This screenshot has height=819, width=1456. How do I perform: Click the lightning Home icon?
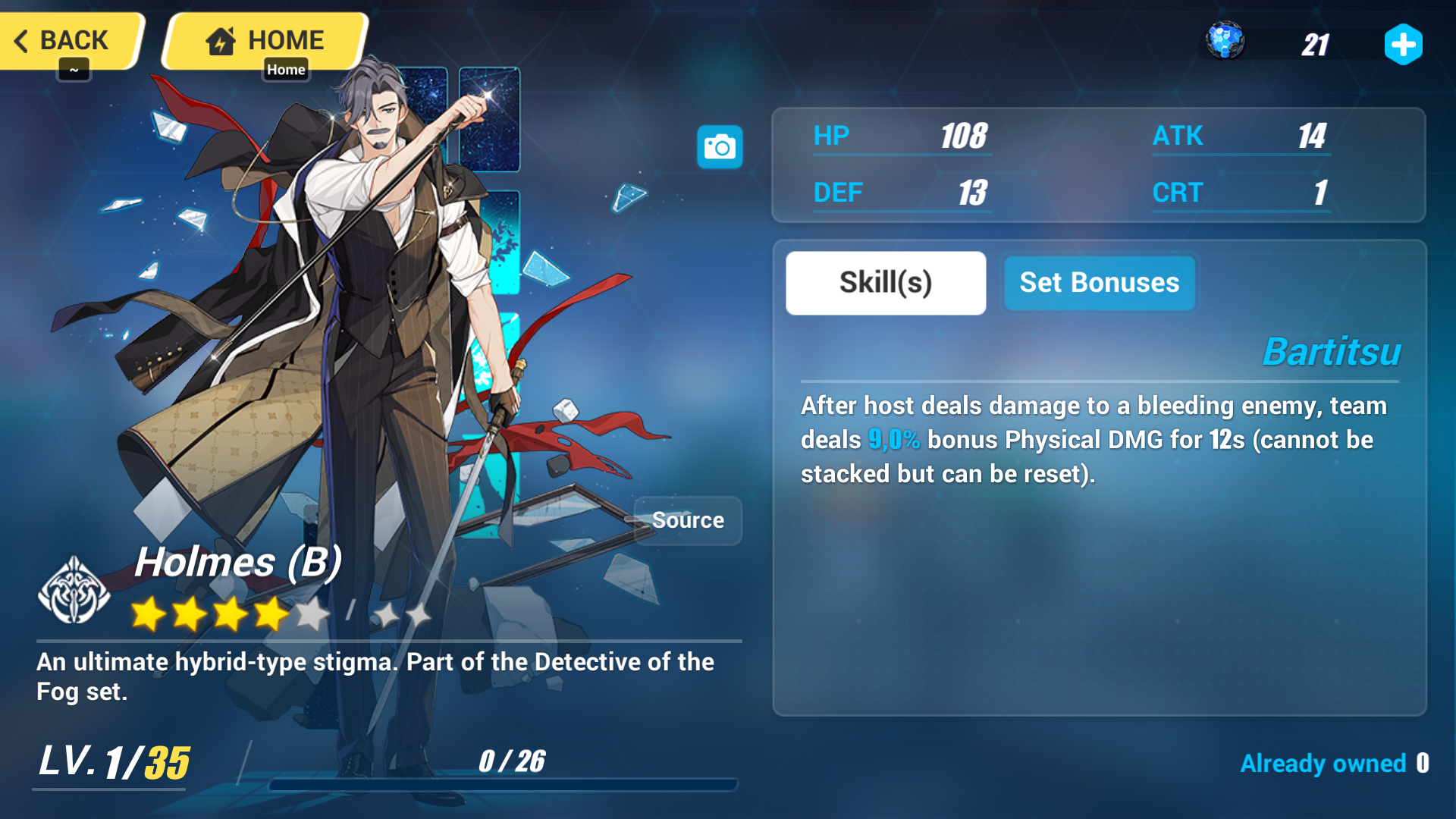(220, 39)
